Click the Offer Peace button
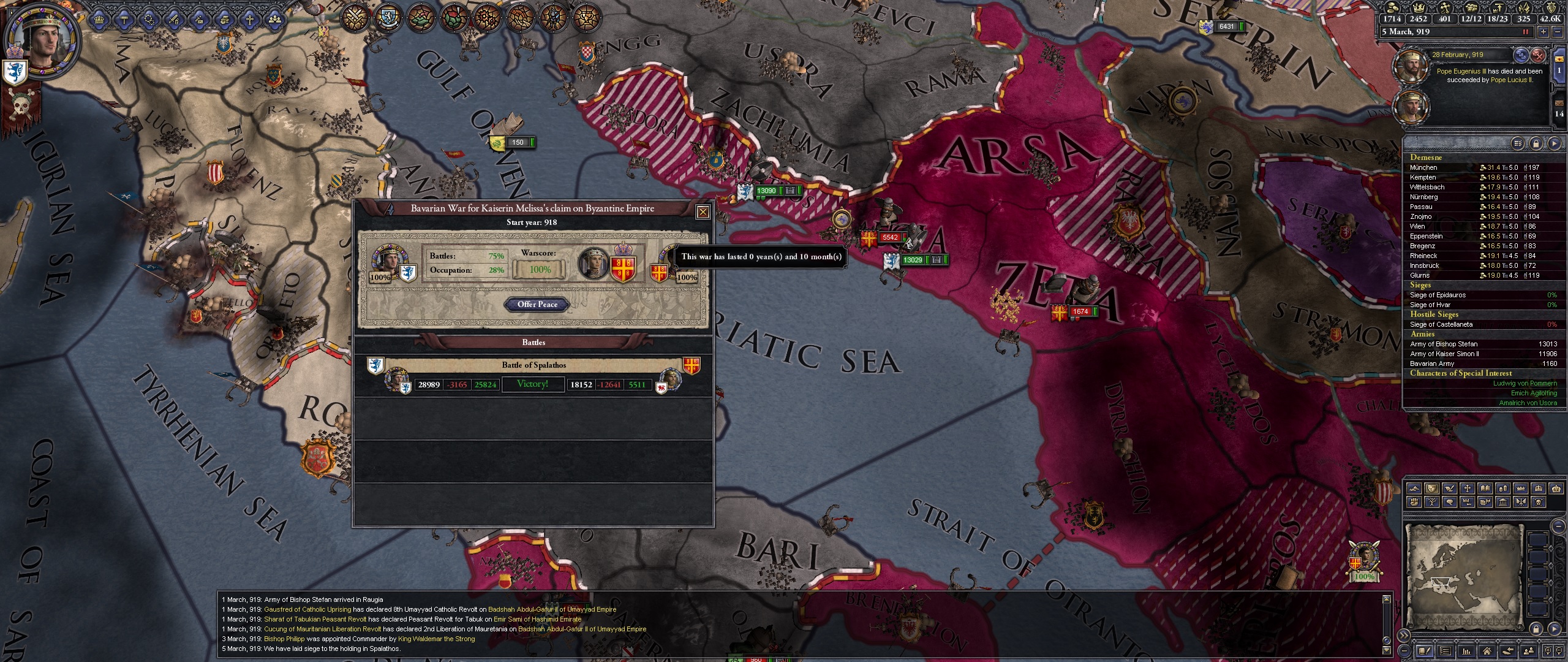The height and width of the screenshot is (662, 1568). point(535,305)
